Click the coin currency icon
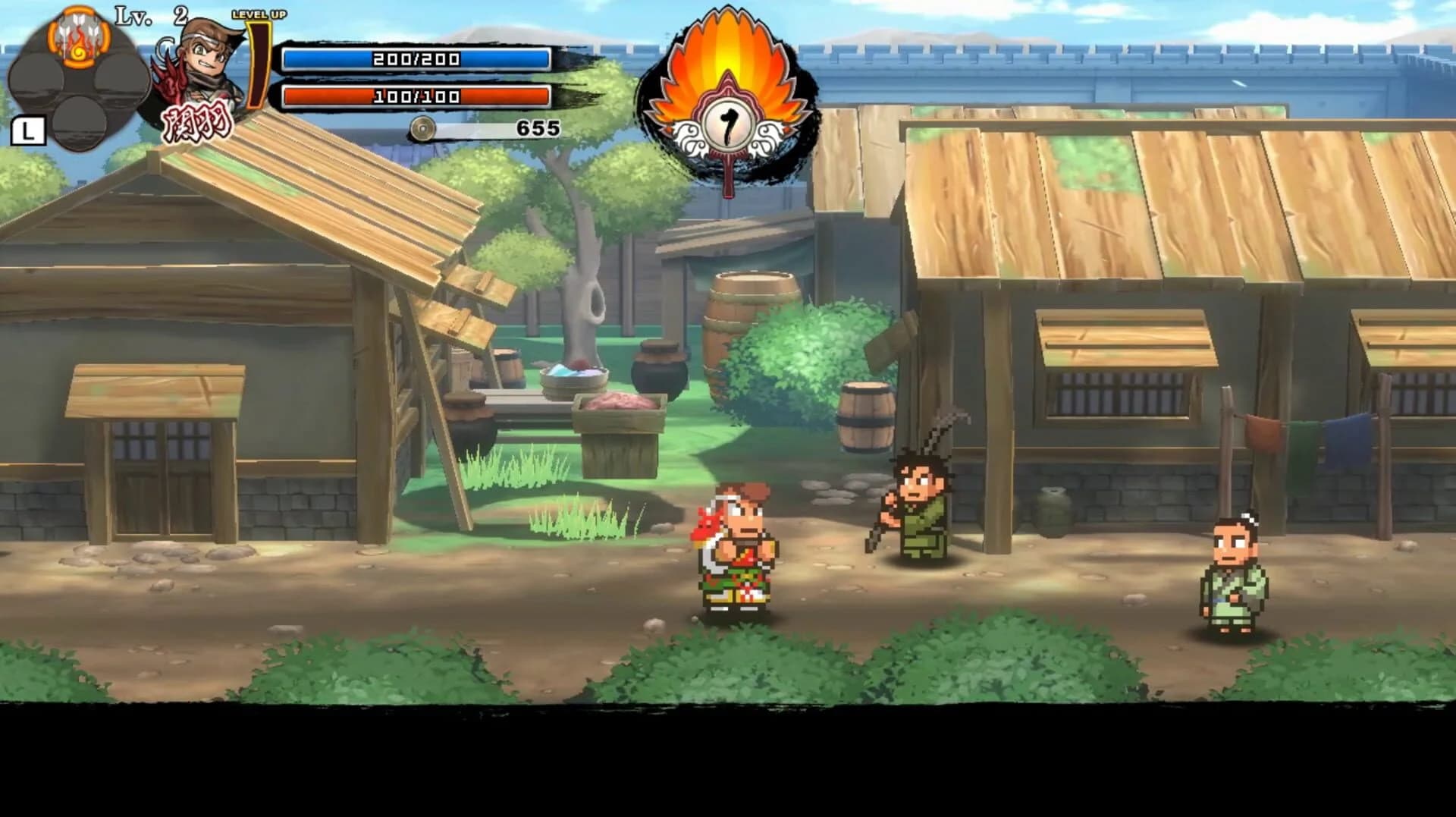The image size is (1456, 817). point(422,127)
